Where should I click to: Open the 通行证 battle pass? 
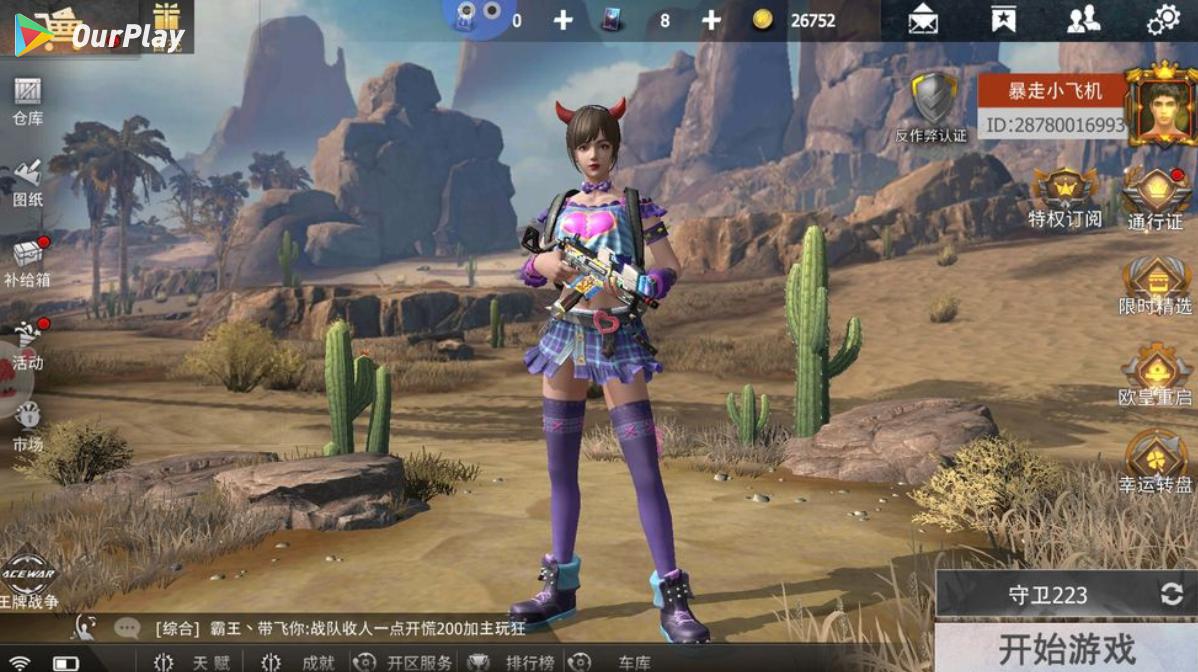click(x=1155, y=198)
